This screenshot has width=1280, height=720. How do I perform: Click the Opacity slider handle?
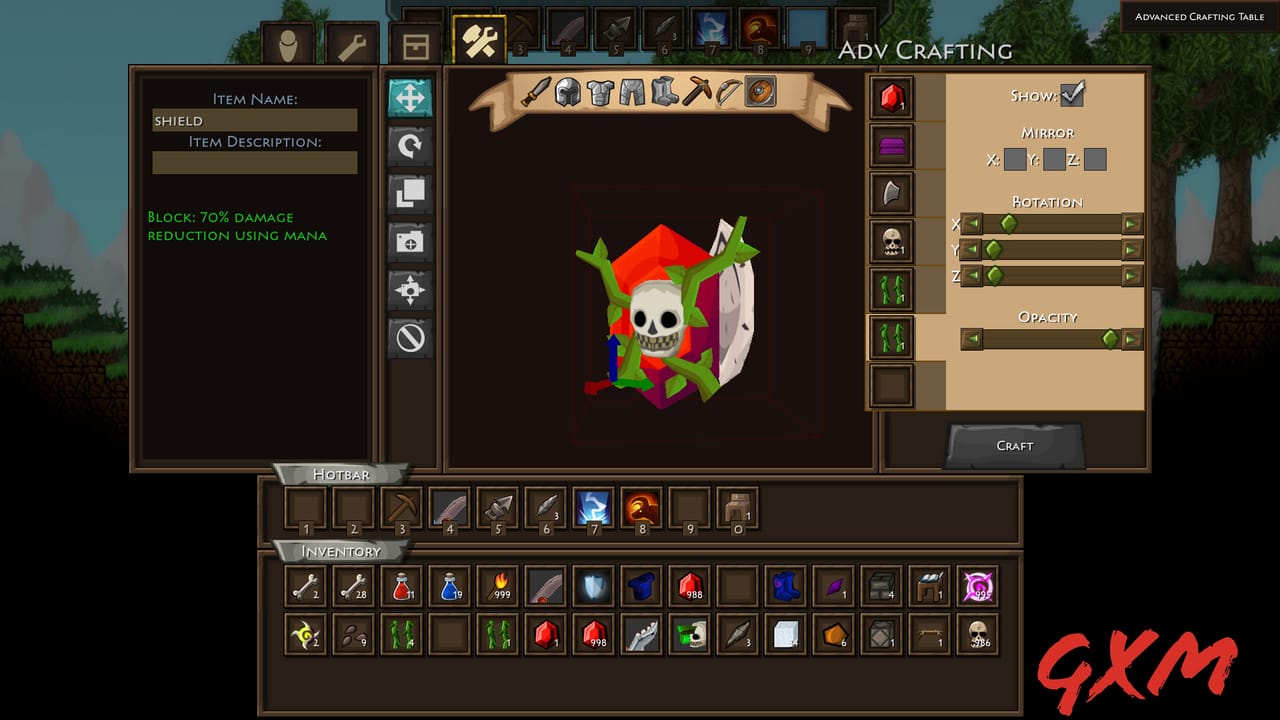click(1110, 339)
